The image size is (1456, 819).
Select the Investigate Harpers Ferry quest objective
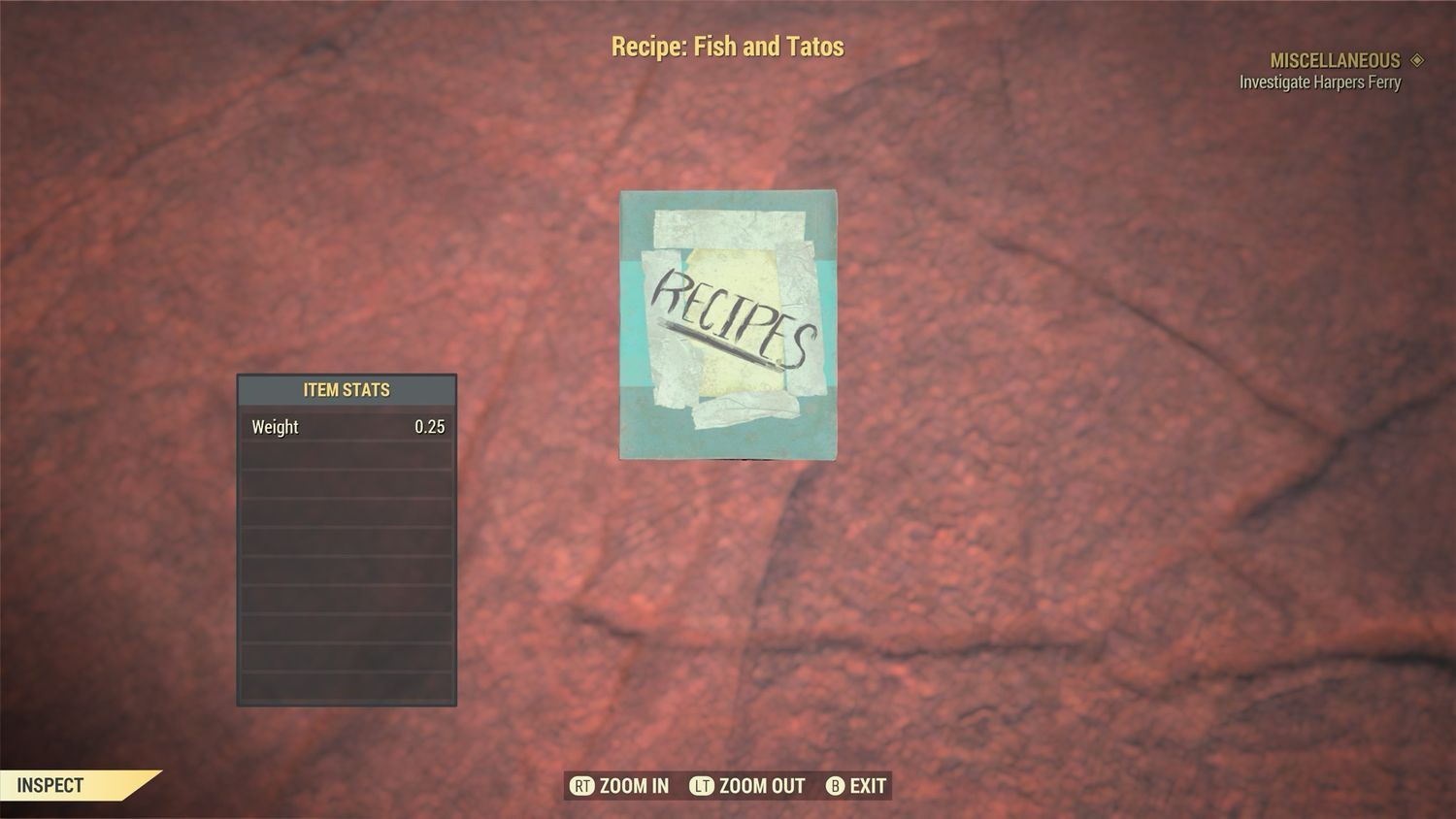click(x=1319, y=82)
